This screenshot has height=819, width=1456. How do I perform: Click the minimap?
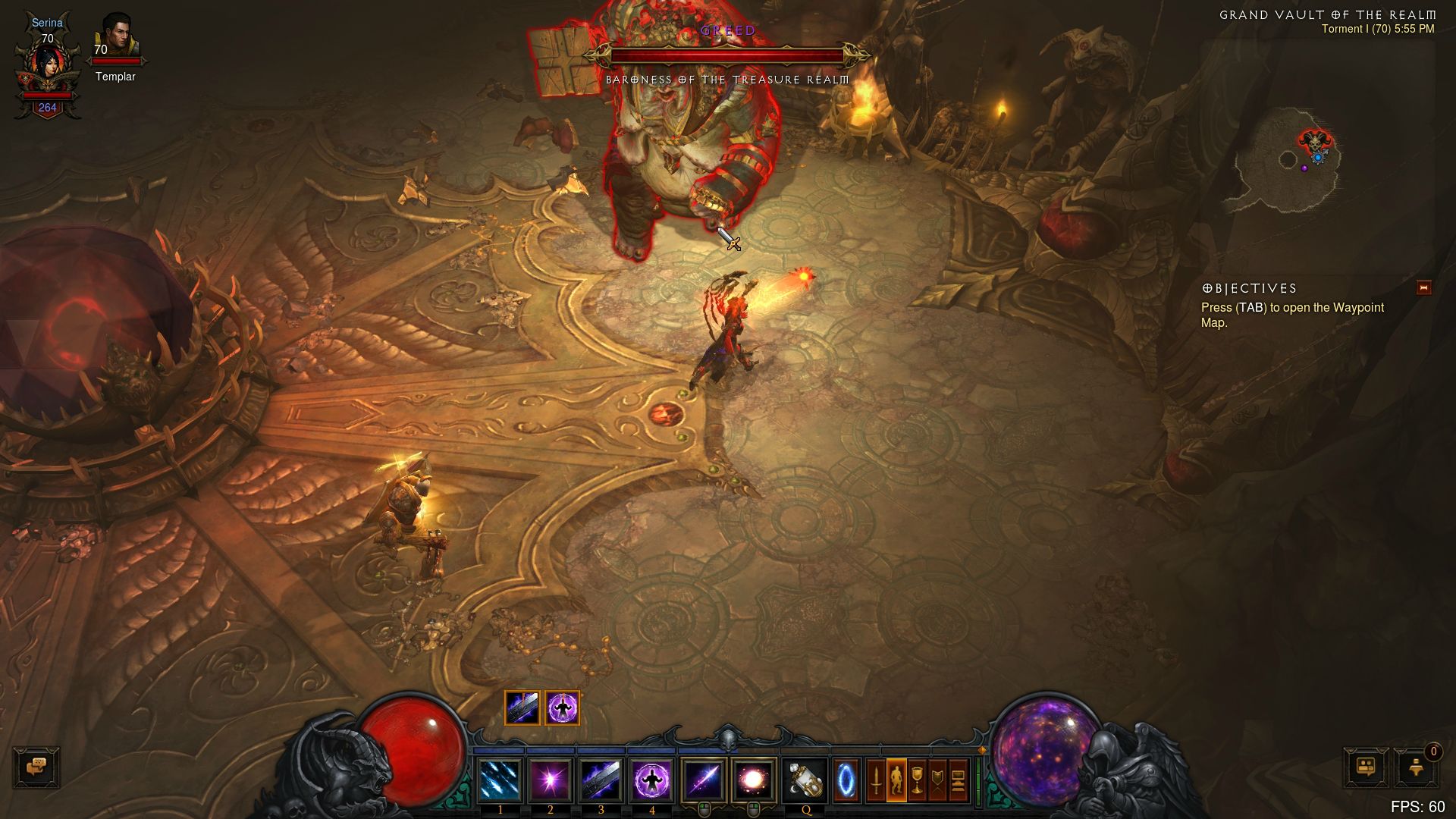click(x=1289, y=163)
